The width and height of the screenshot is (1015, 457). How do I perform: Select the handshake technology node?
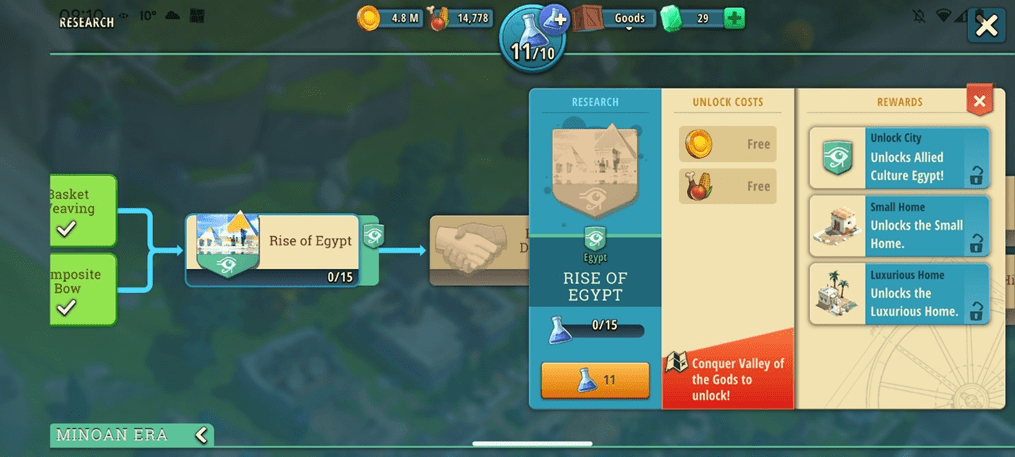pos(478,249)
